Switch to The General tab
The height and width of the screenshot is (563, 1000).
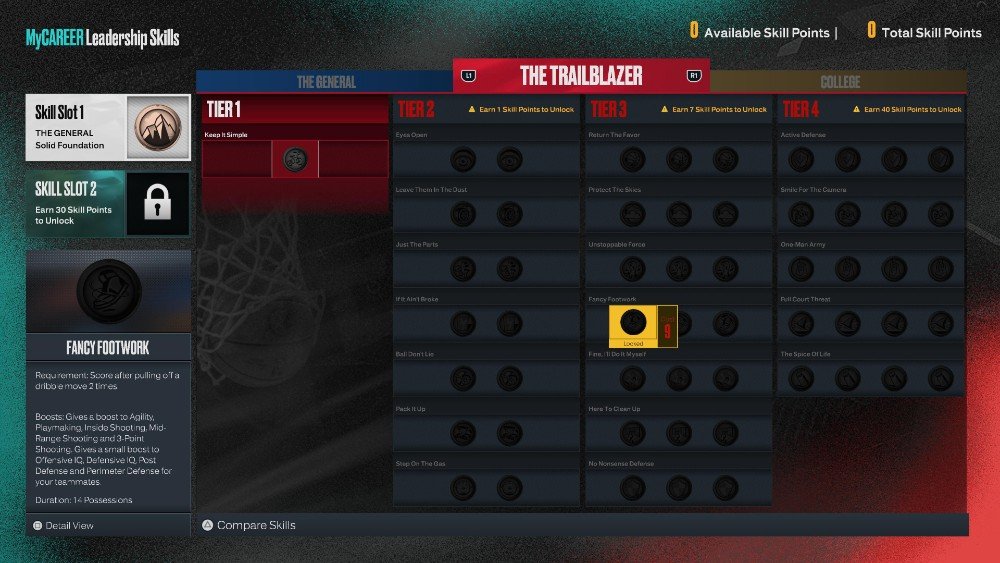pos(326,81)
